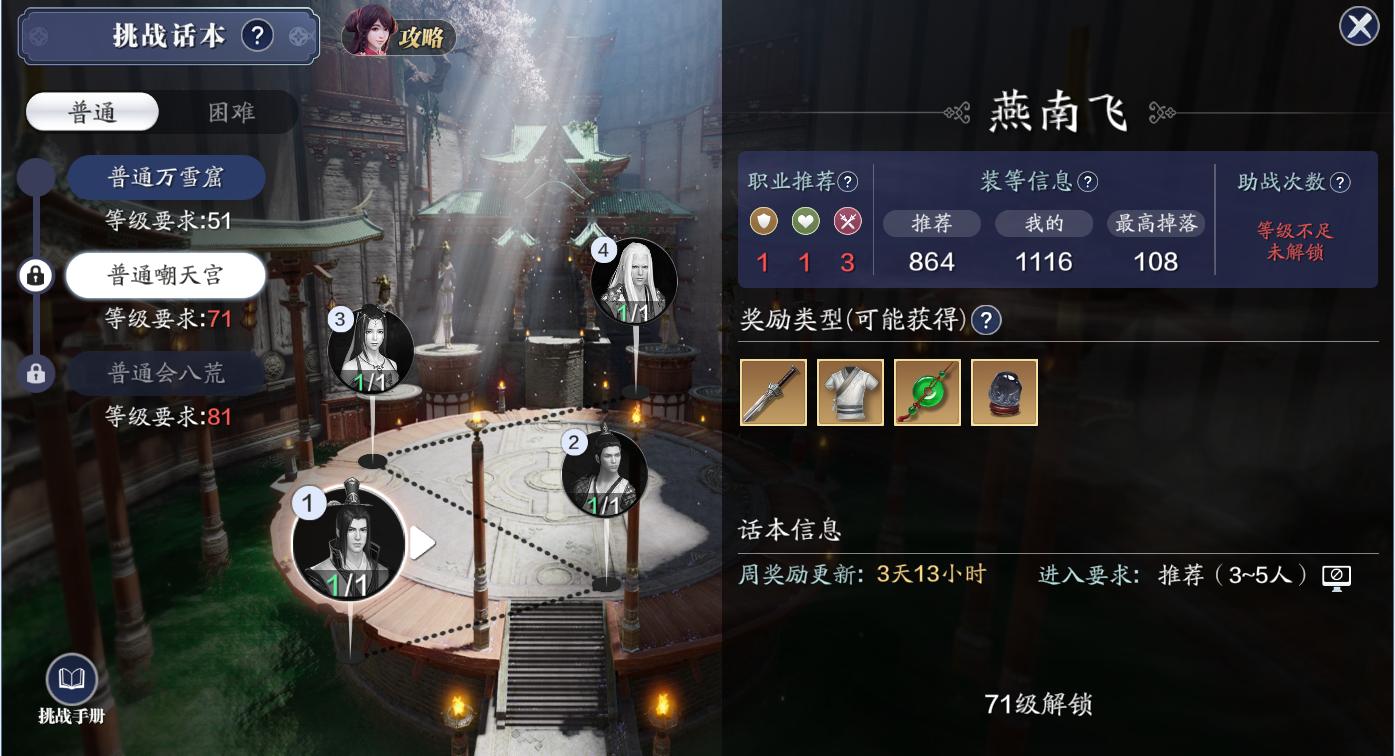View the jade pendant reward item
The height and width of the screenshot is (756, 1395).
(926, 391)
